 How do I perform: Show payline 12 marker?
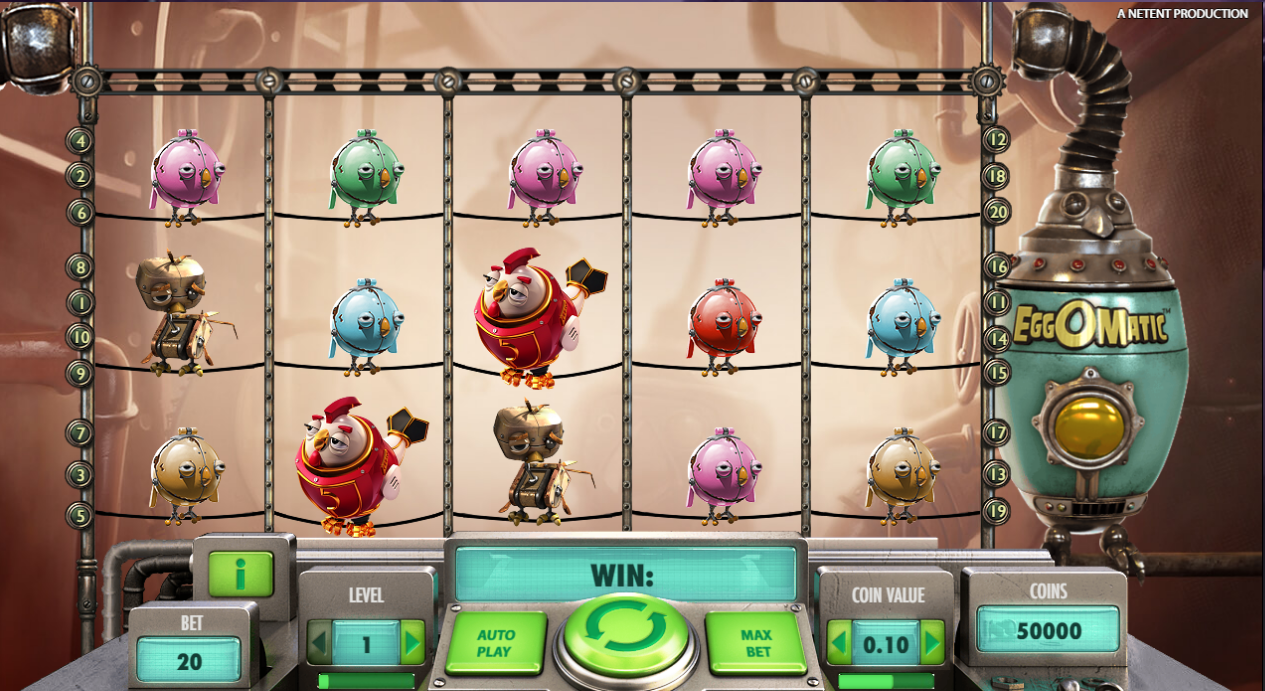(x=997, y=140)
